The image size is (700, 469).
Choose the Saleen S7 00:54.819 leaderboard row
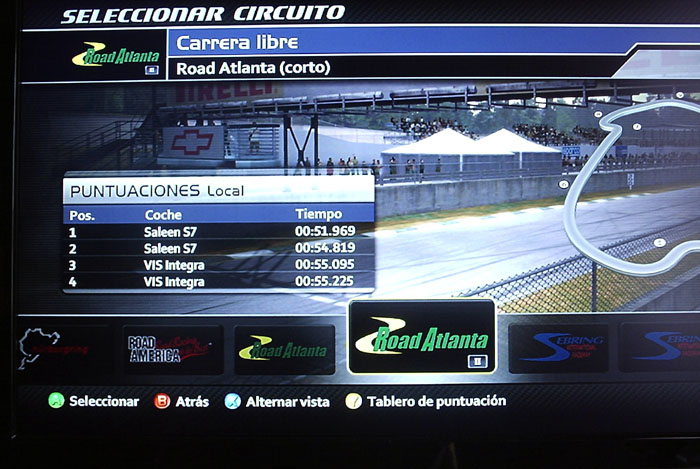click(x=219, y=248)
